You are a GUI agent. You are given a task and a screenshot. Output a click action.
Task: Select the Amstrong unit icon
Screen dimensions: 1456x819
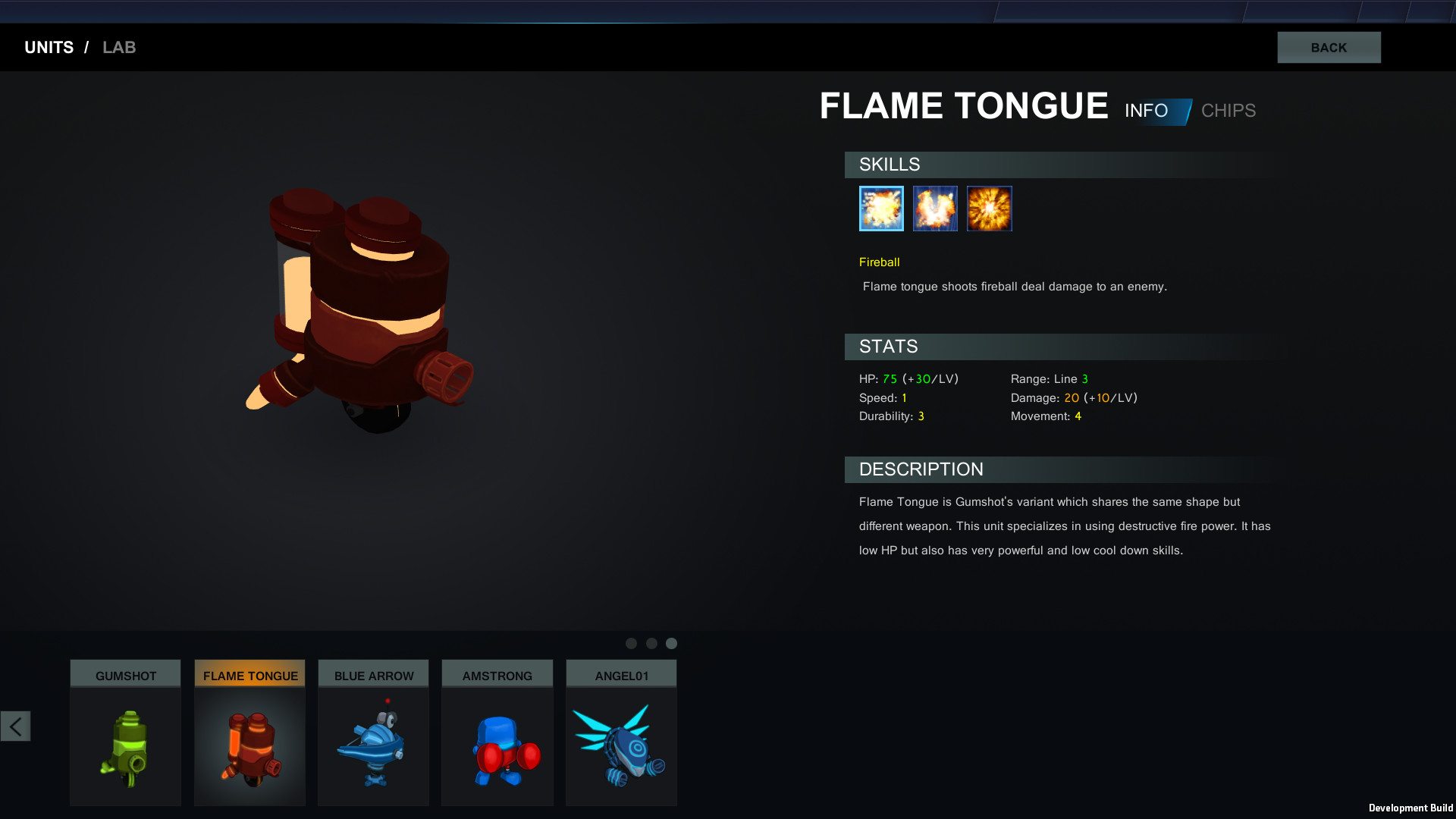click(x=497, y=739)
